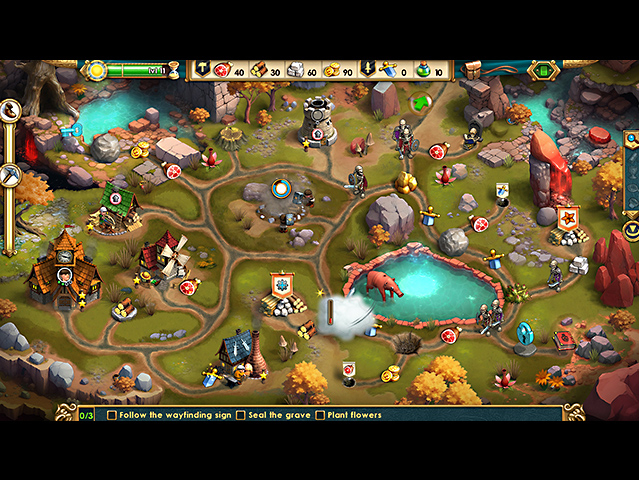Click the hourglass timer icon
Image resolution: width=640 pixels, height=480 pixels.
tap(173, 70)
